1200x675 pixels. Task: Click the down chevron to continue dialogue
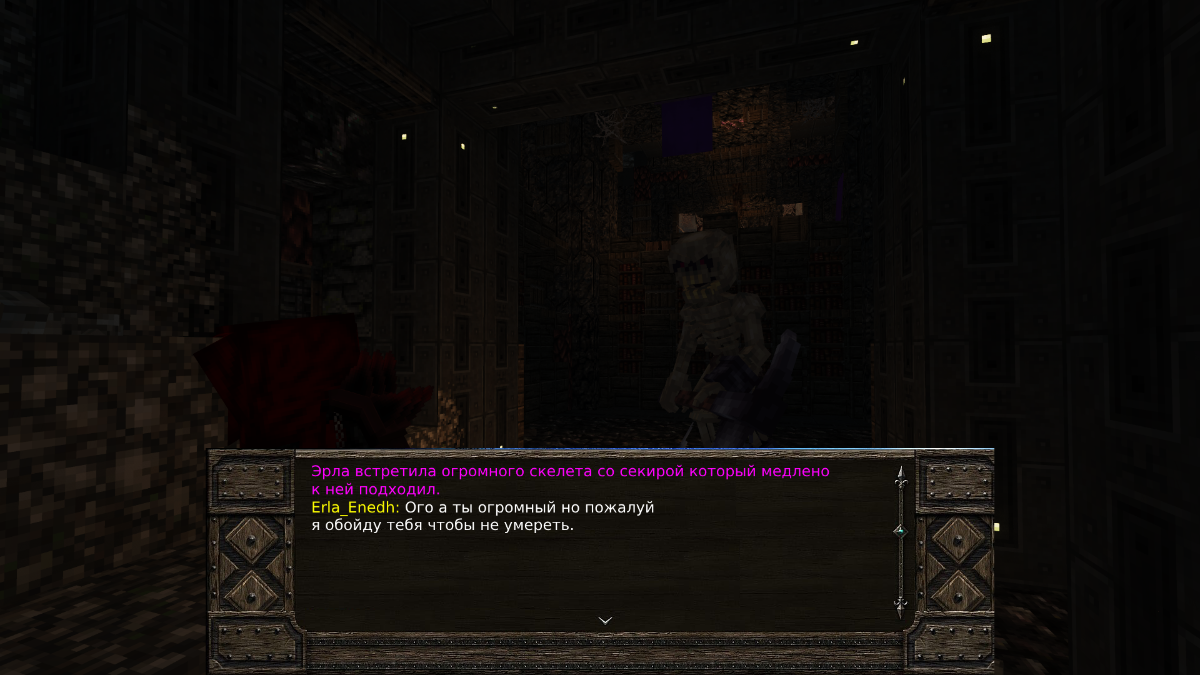coord(605,620)
